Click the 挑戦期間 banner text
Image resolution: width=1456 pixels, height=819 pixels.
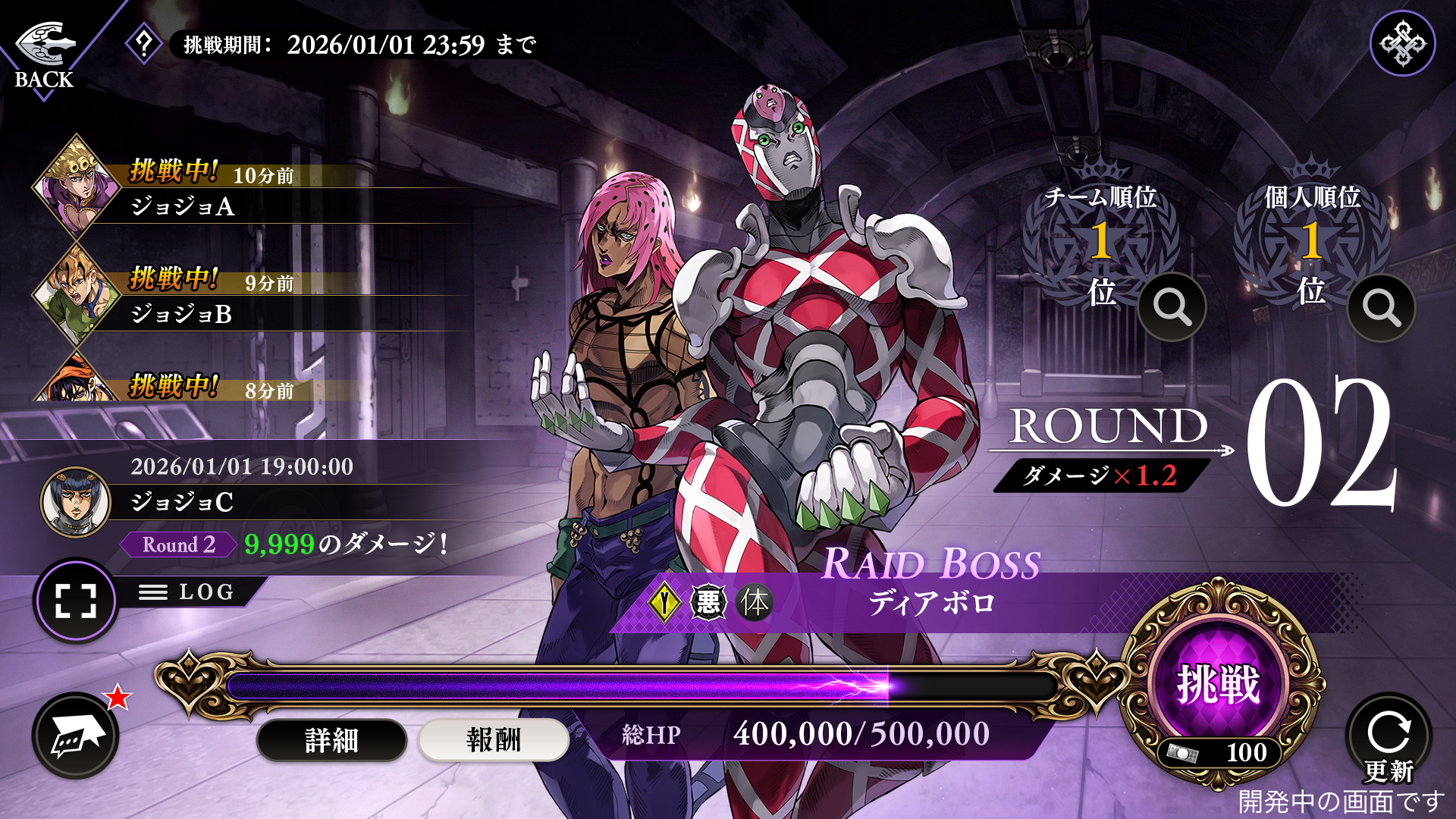pos(353,44)
